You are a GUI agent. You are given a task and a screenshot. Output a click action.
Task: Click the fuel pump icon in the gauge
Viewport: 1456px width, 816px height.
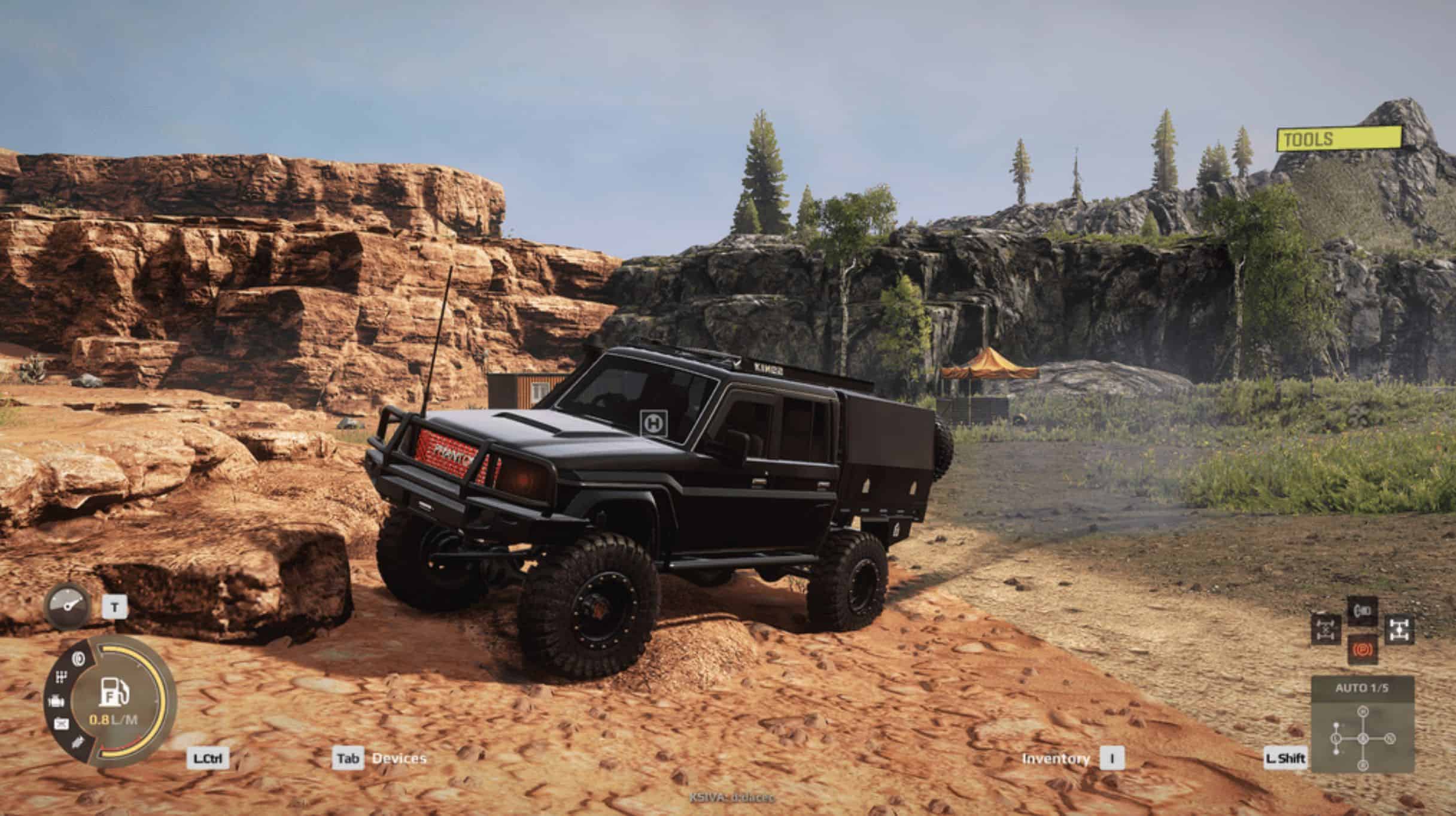pos(114,691)
